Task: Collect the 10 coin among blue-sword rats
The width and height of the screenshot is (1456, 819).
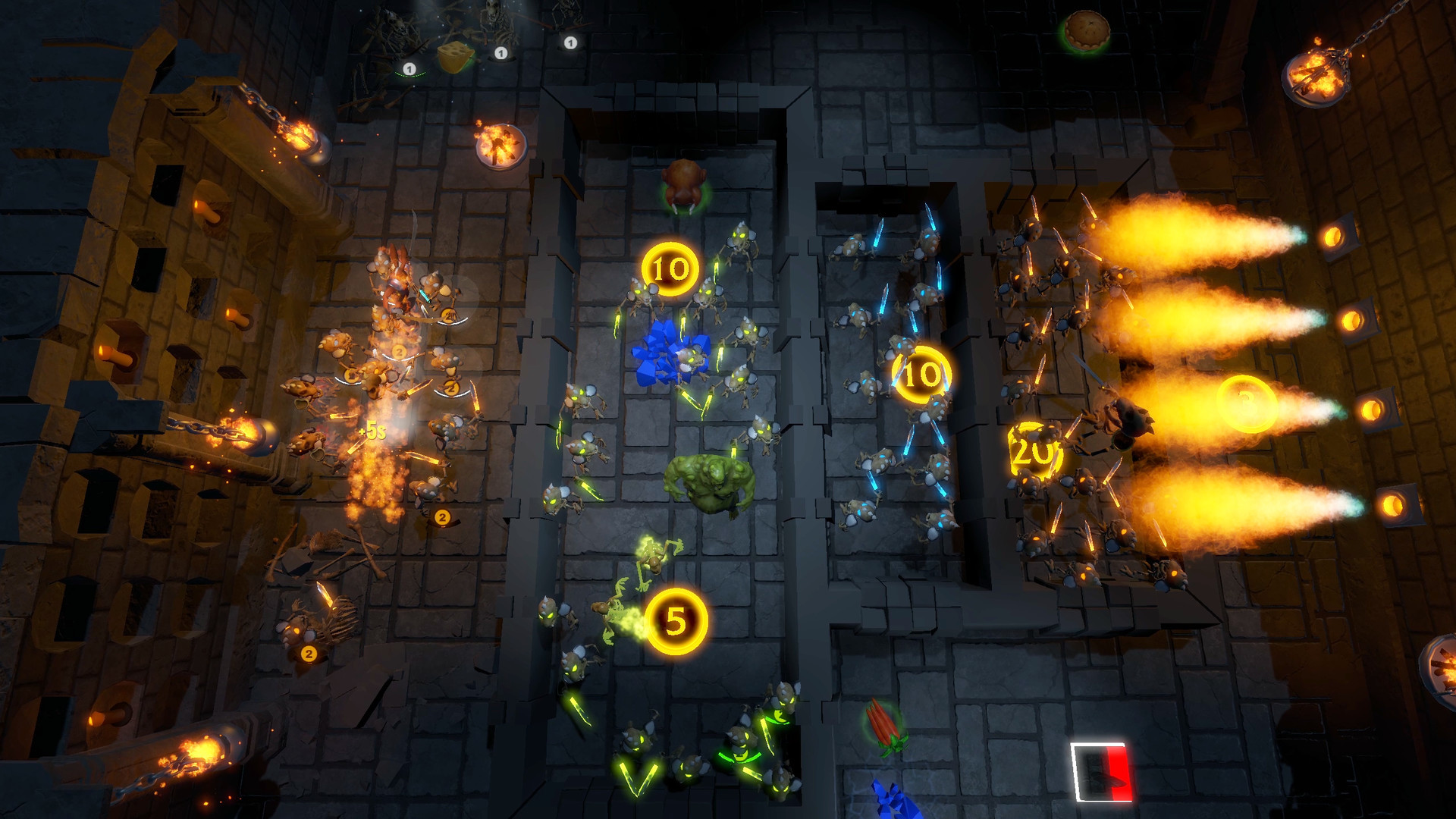Action: point(921,373)
